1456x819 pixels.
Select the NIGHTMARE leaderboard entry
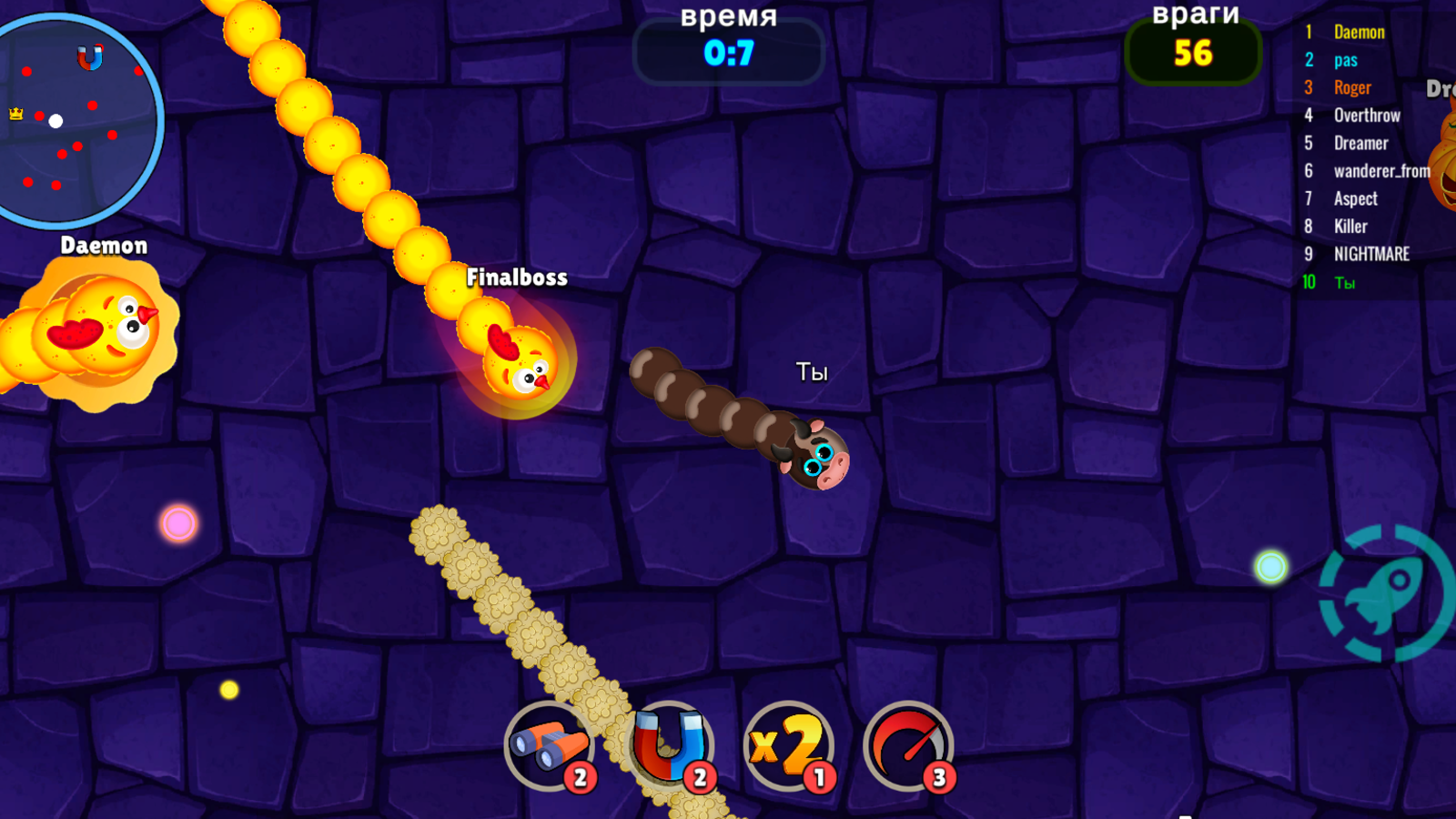[x=1372, y=254]
